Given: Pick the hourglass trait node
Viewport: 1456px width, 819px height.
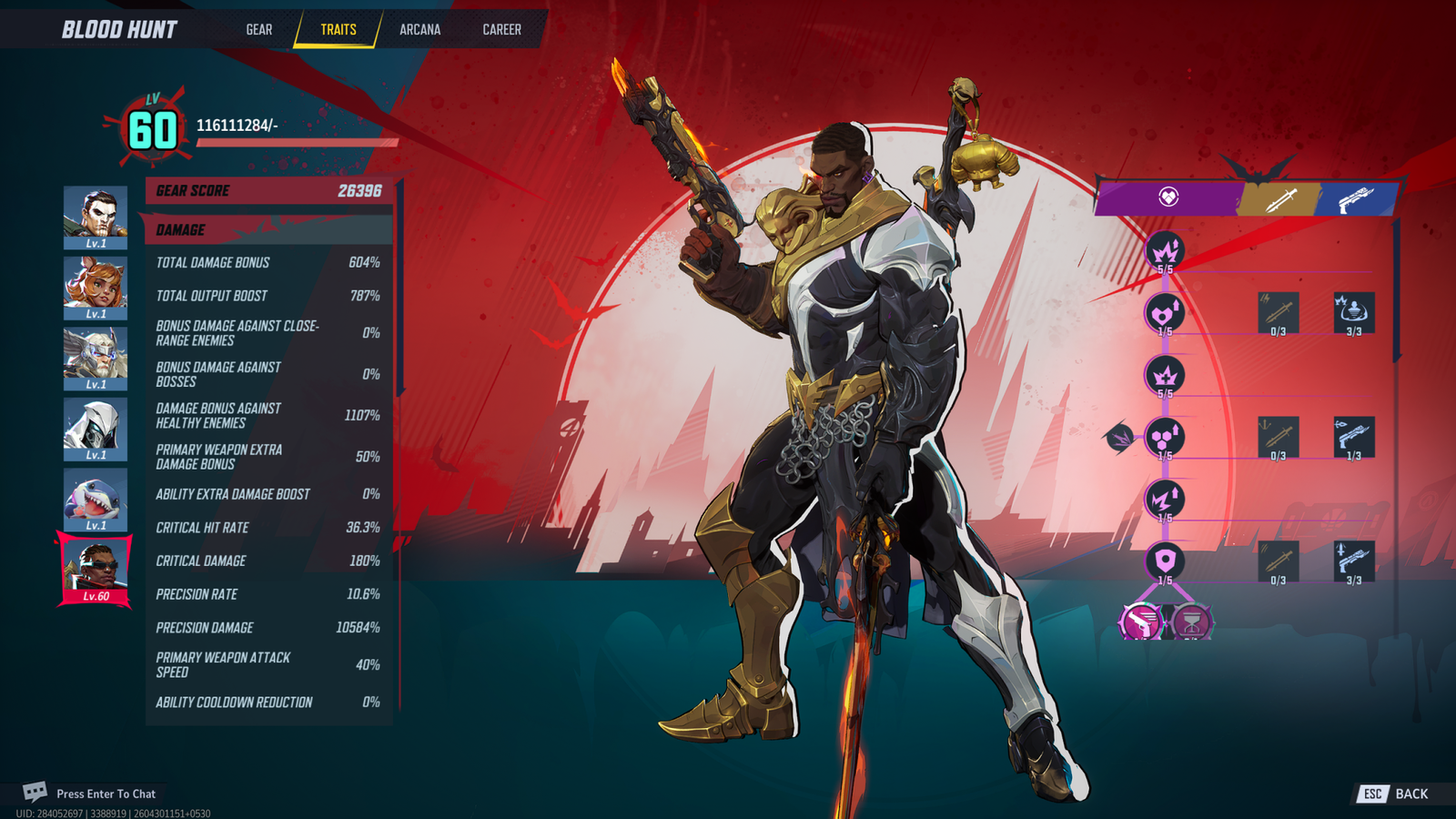Looking at the screenshot, I should [1190, 622].
